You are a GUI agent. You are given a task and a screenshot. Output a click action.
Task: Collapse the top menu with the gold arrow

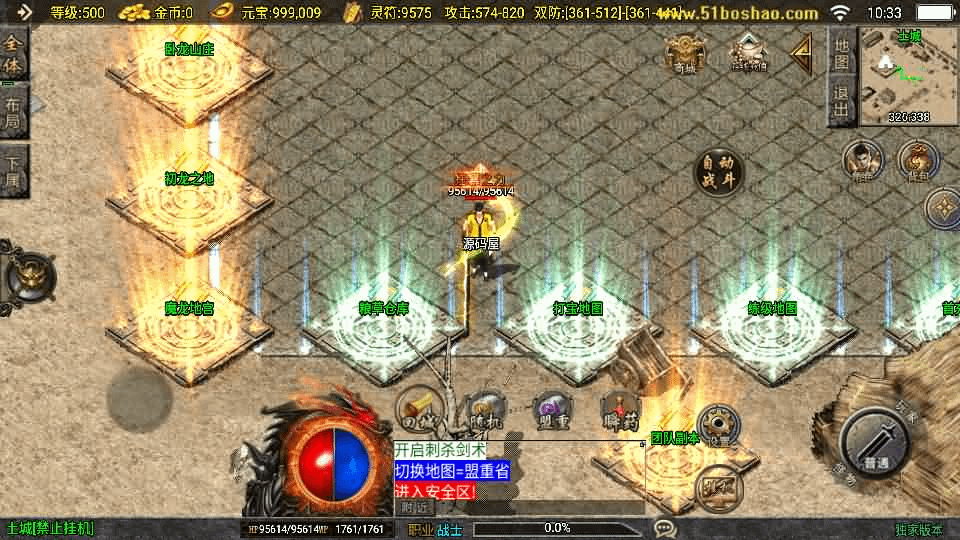pos(801,54)
